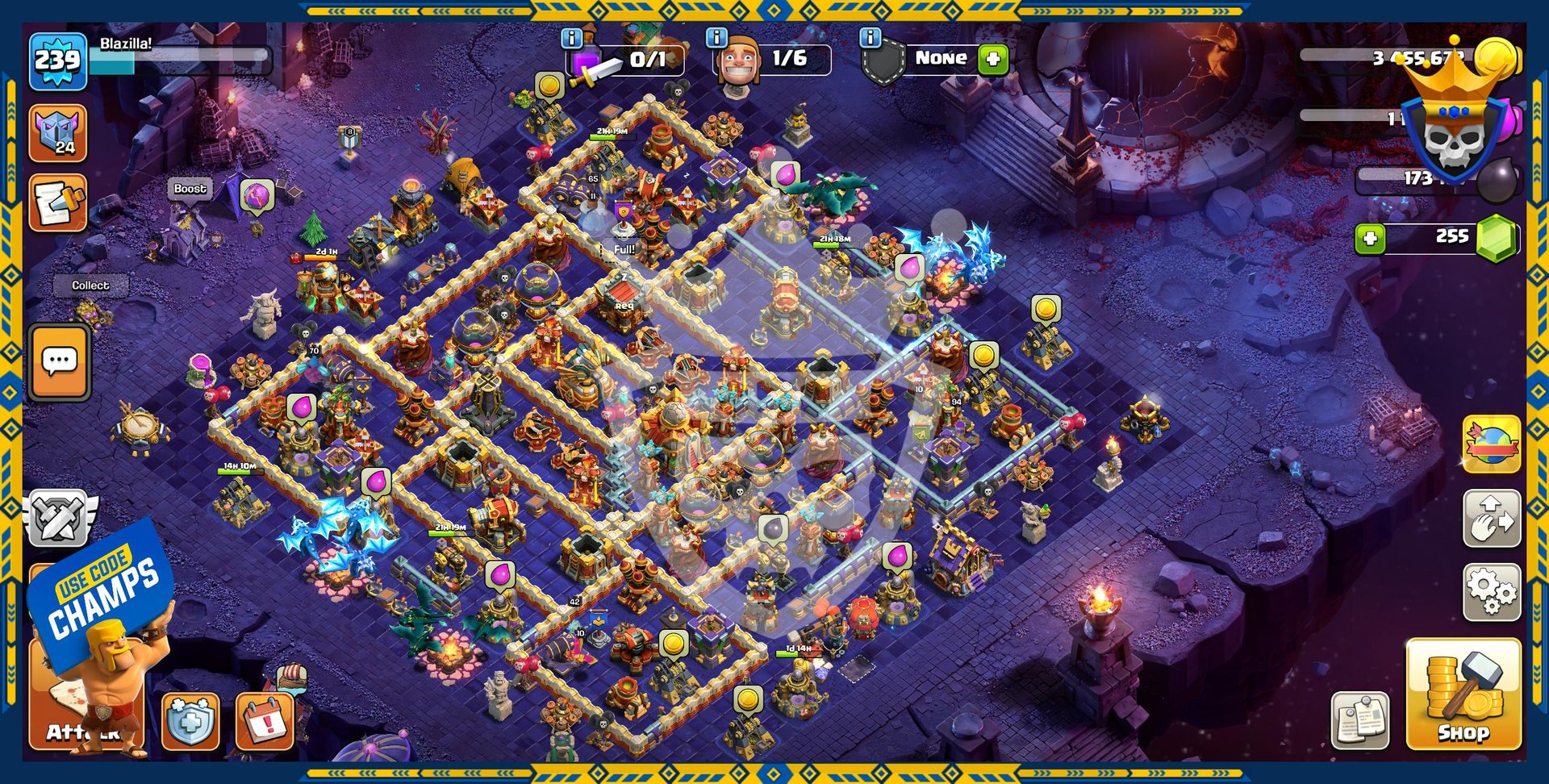Open the purple badge showing 24
The width and height of the screenshot is (1549, 784).
pos(58,133)
